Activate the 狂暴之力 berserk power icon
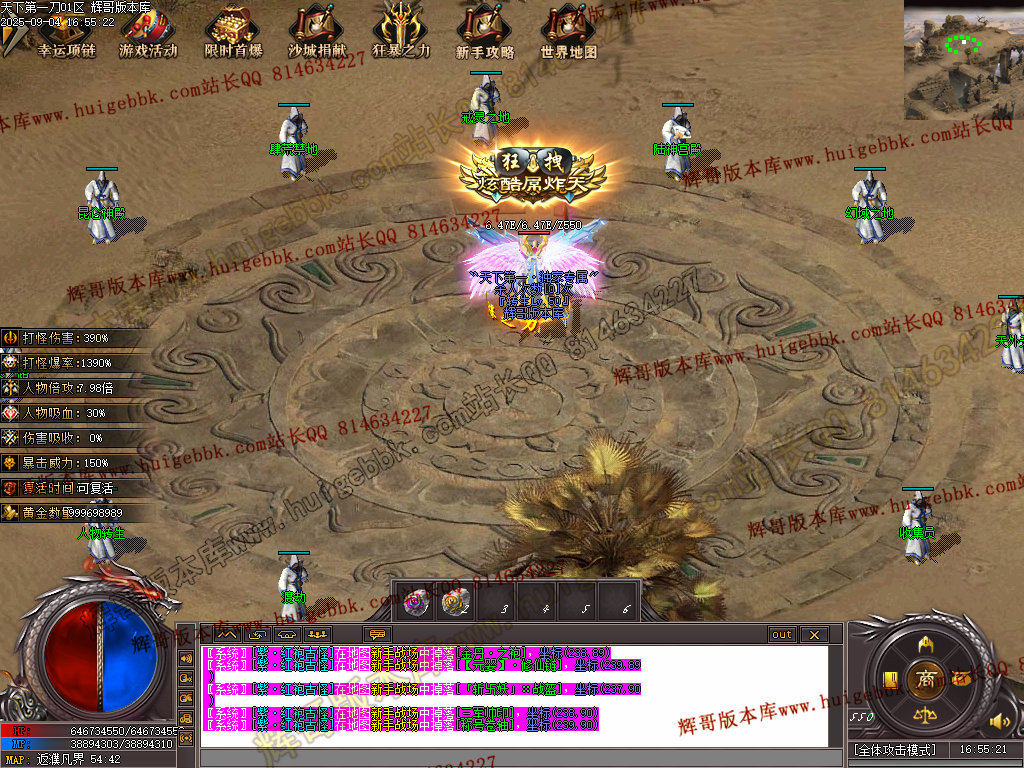Viewport: 1024px width, 768px height. point(401,32)
